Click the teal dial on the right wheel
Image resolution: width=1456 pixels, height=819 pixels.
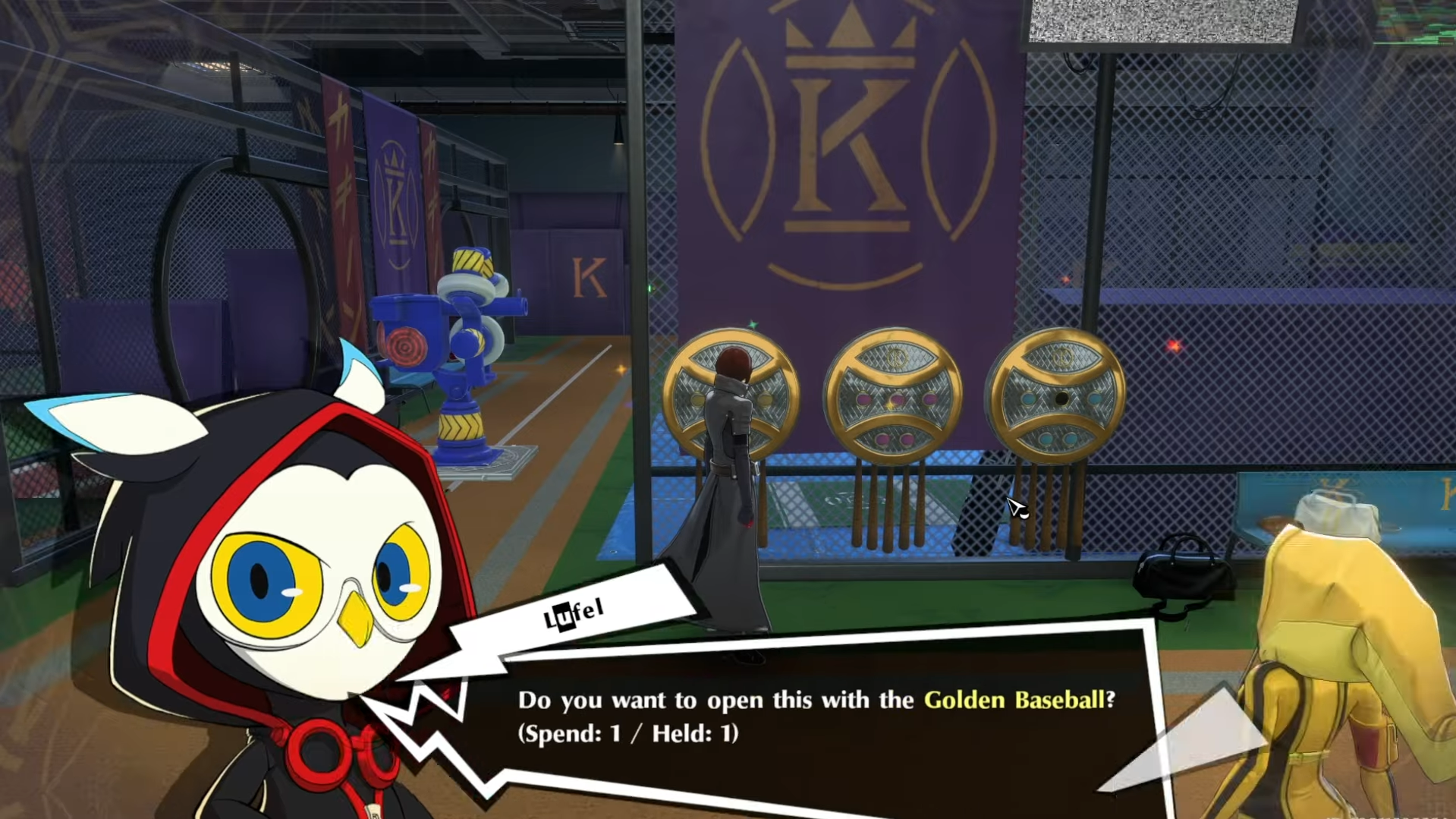click(1030, 398)
